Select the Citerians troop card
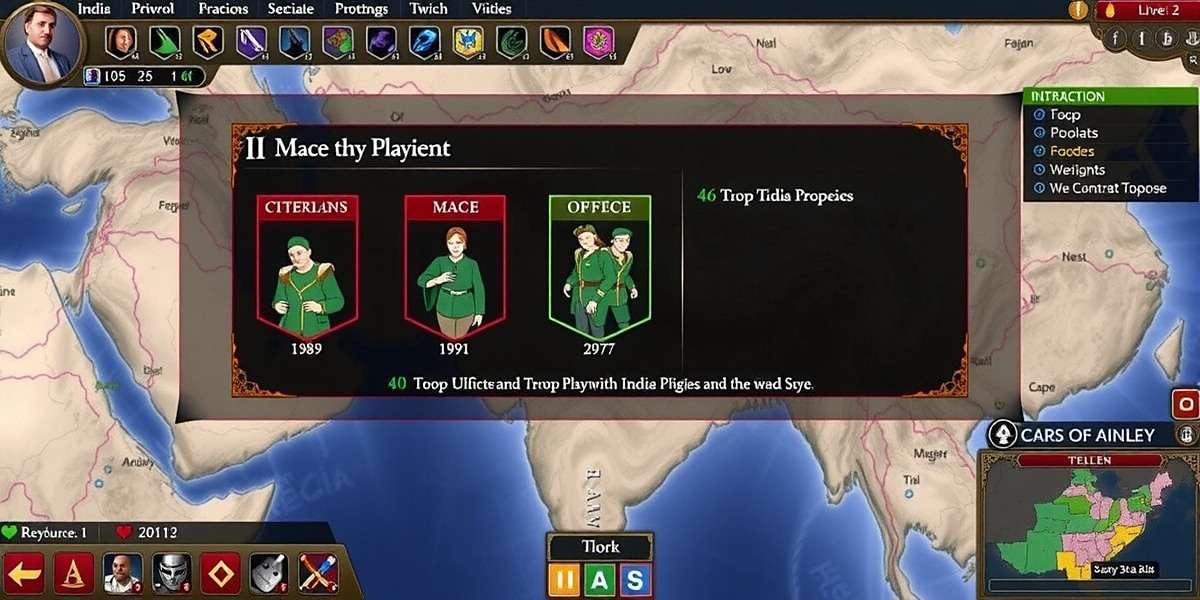Image resolution: width=1200 pixels, height=600 pixels. (308, 265)
